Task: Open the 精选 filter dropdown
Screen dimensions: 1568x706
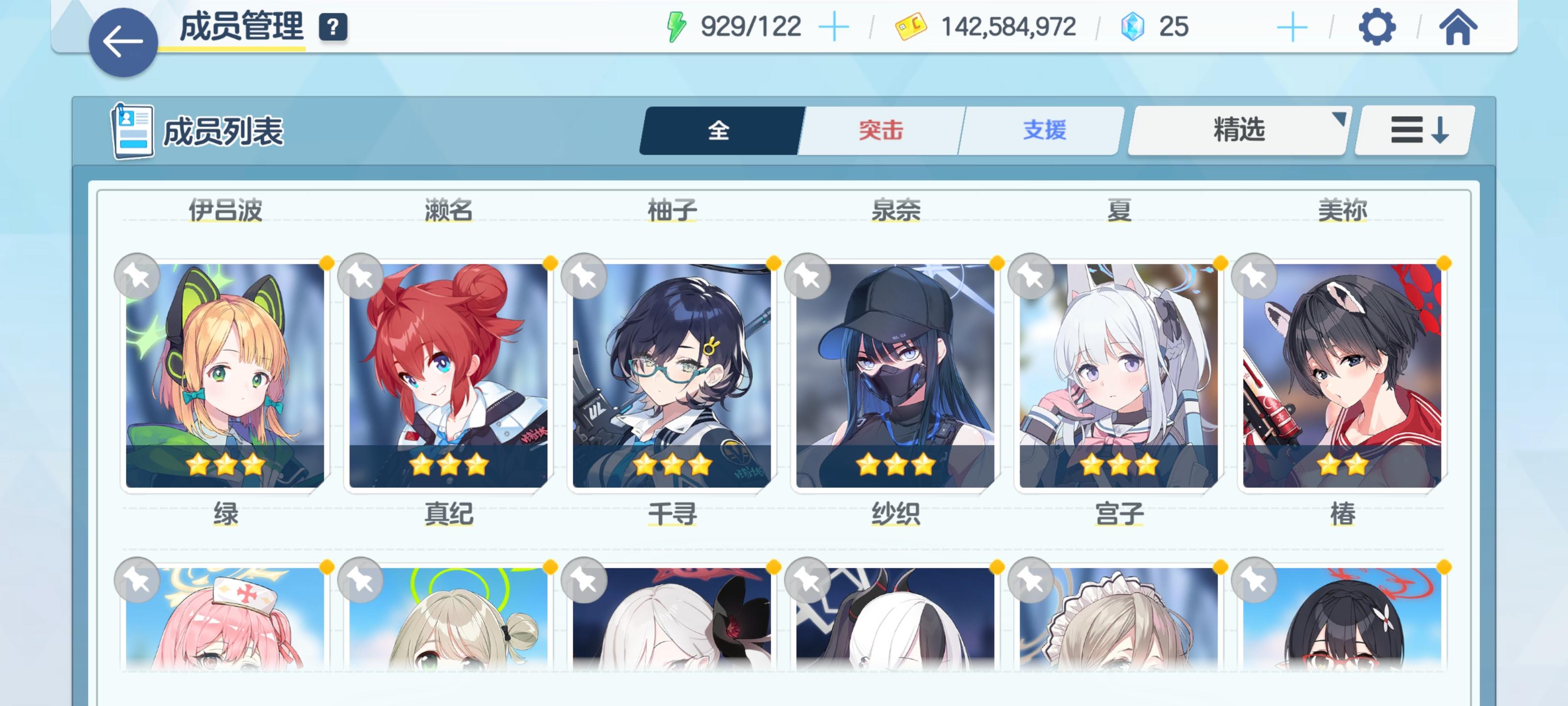Action: (1238, 130)
